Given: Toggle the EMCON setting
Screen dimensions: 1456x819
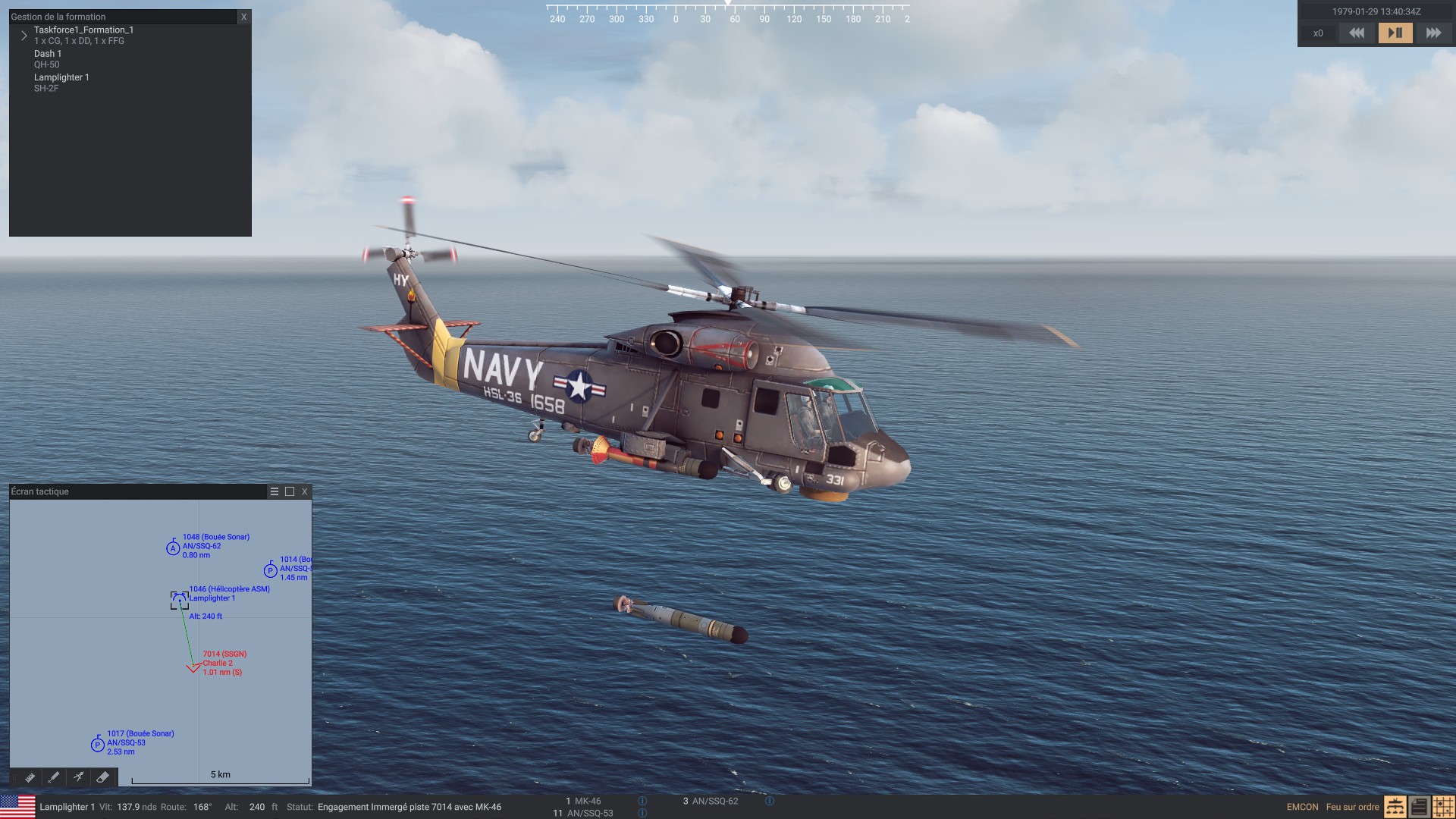Looking at the screenshot, I should point(1302,807).
